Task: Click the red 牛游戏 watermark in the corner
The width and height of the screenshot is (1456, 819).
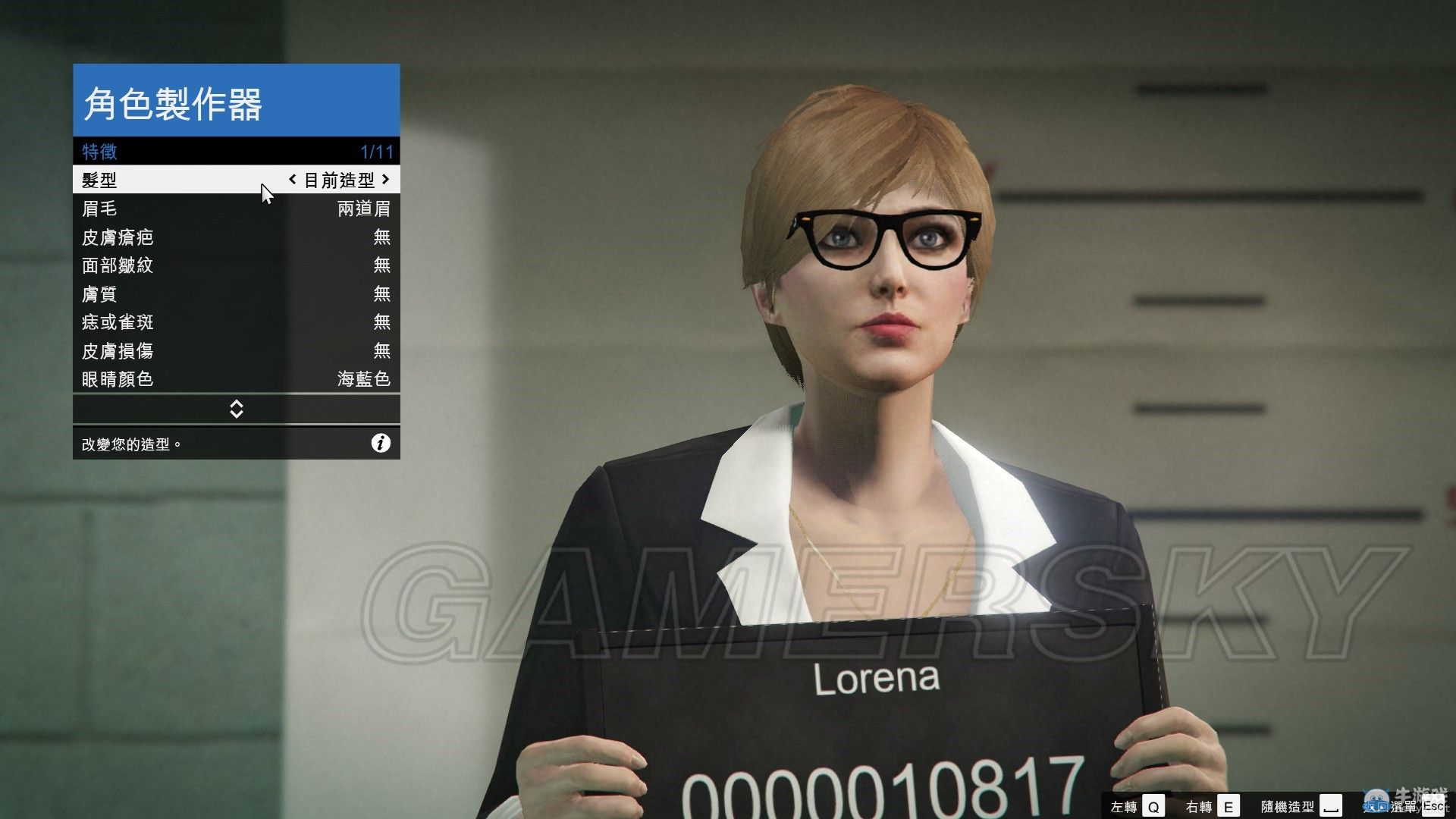Action: [1422, 794]
